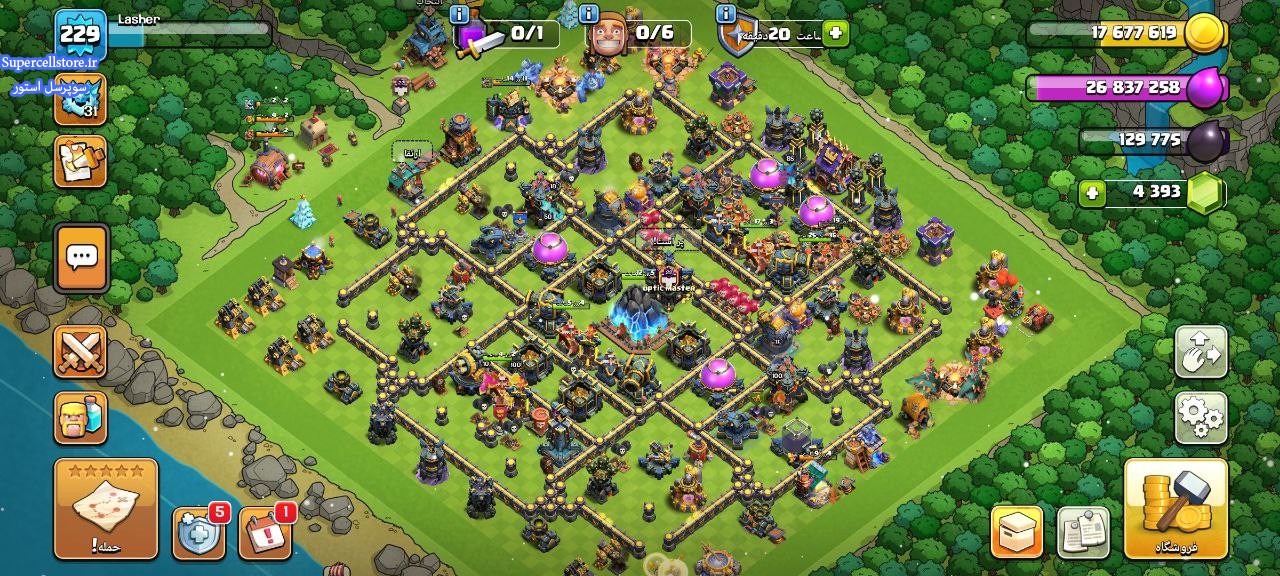This screenshot has height=576, width=1280.
Task: Click the green plus next to gems
Action: coord(1092,192)
